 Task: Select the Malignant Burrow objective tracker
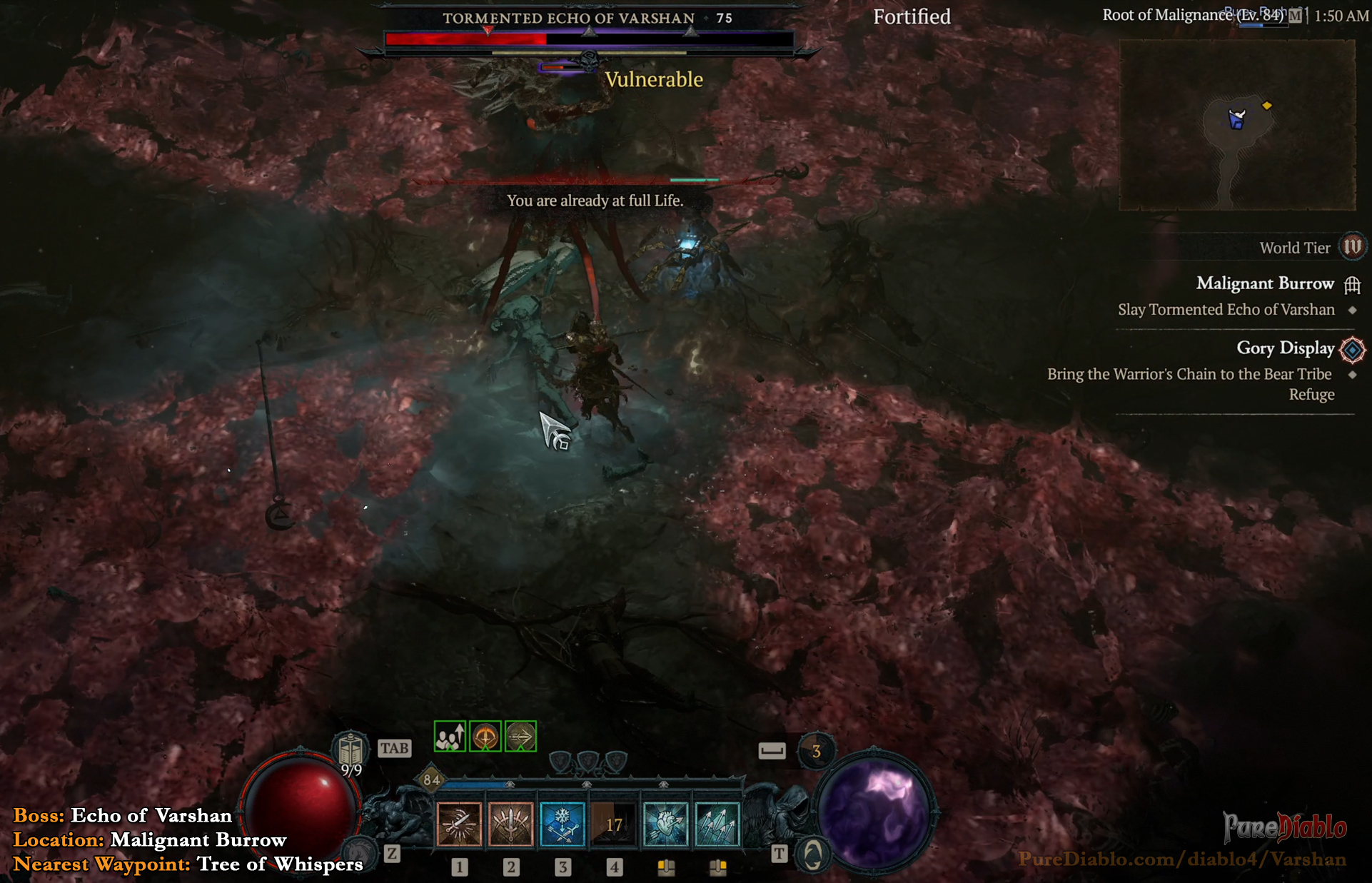[x=1264, y=284]
